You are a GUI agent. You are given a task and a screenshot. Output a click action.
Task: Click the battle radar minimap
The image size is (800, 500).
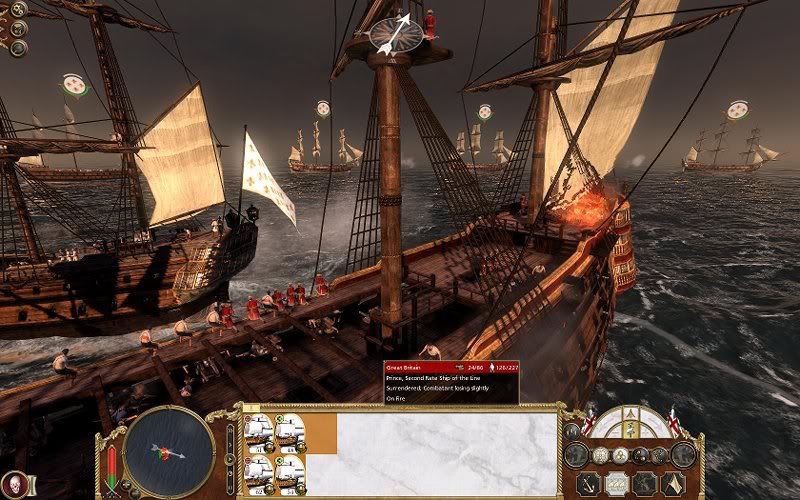pos(169,453)
